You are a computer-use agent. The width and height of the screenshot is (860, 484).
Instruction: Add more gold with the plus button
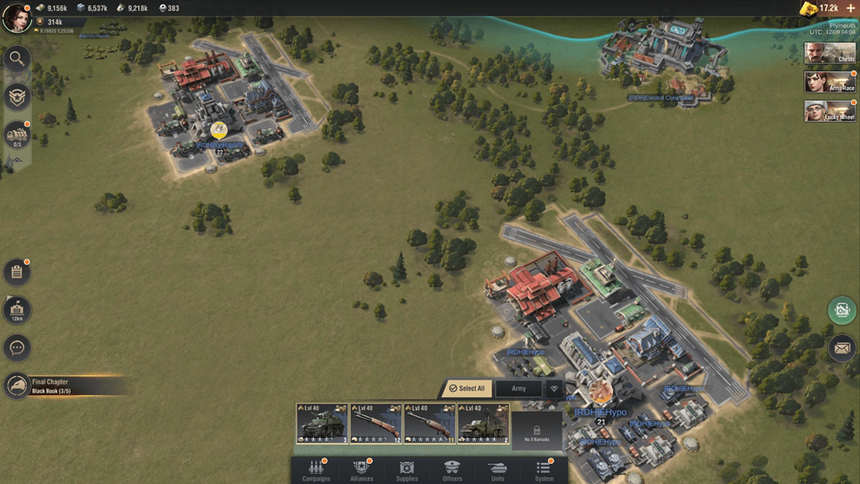point(851,8)
